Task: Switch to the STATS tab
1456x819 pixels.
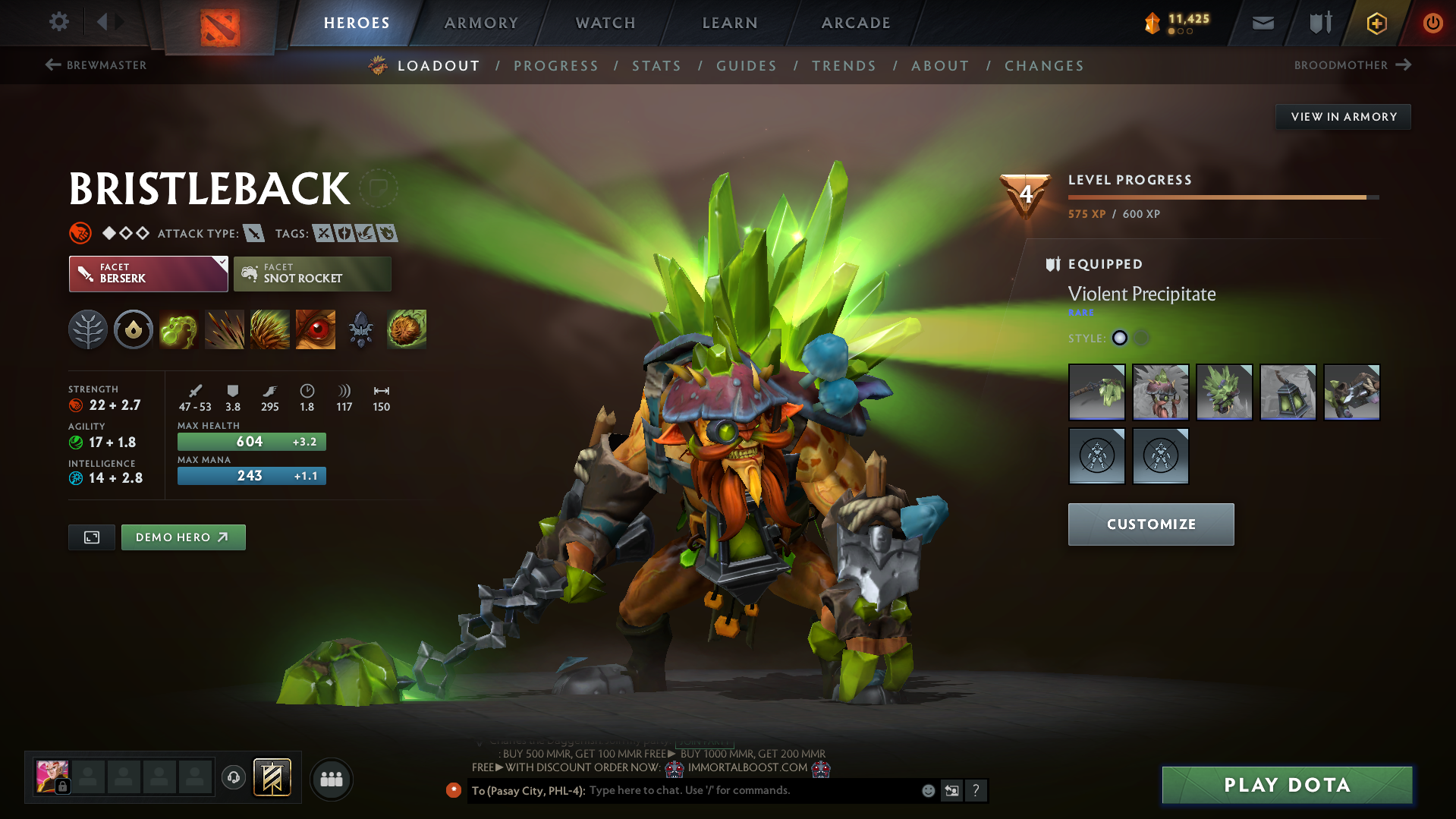Action: [656, 66]
